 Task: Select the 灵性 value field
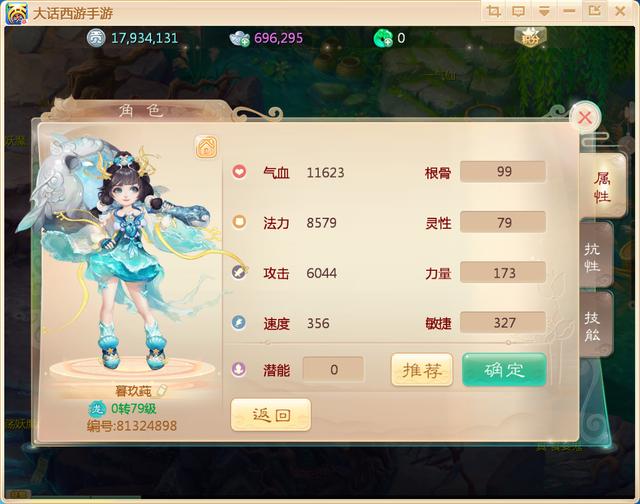(x=503, y=222)
